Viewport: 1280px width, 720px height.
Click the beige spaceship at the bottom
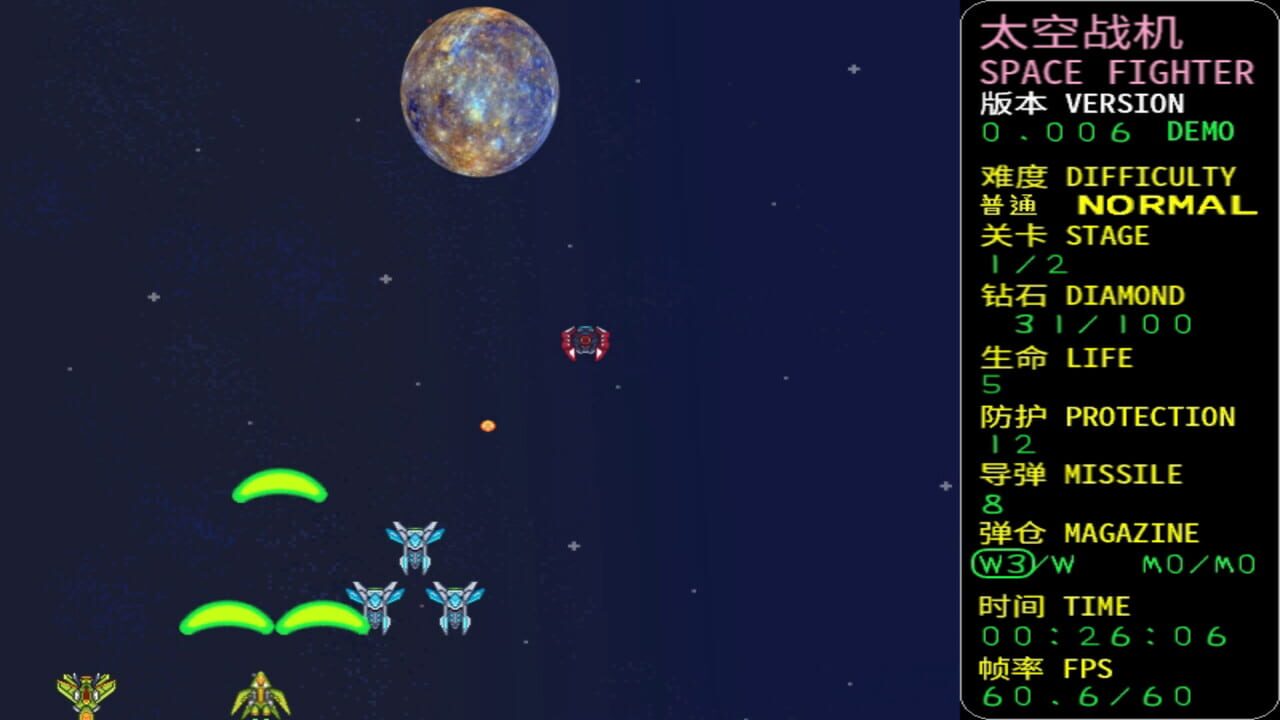(x=262, y=695)
